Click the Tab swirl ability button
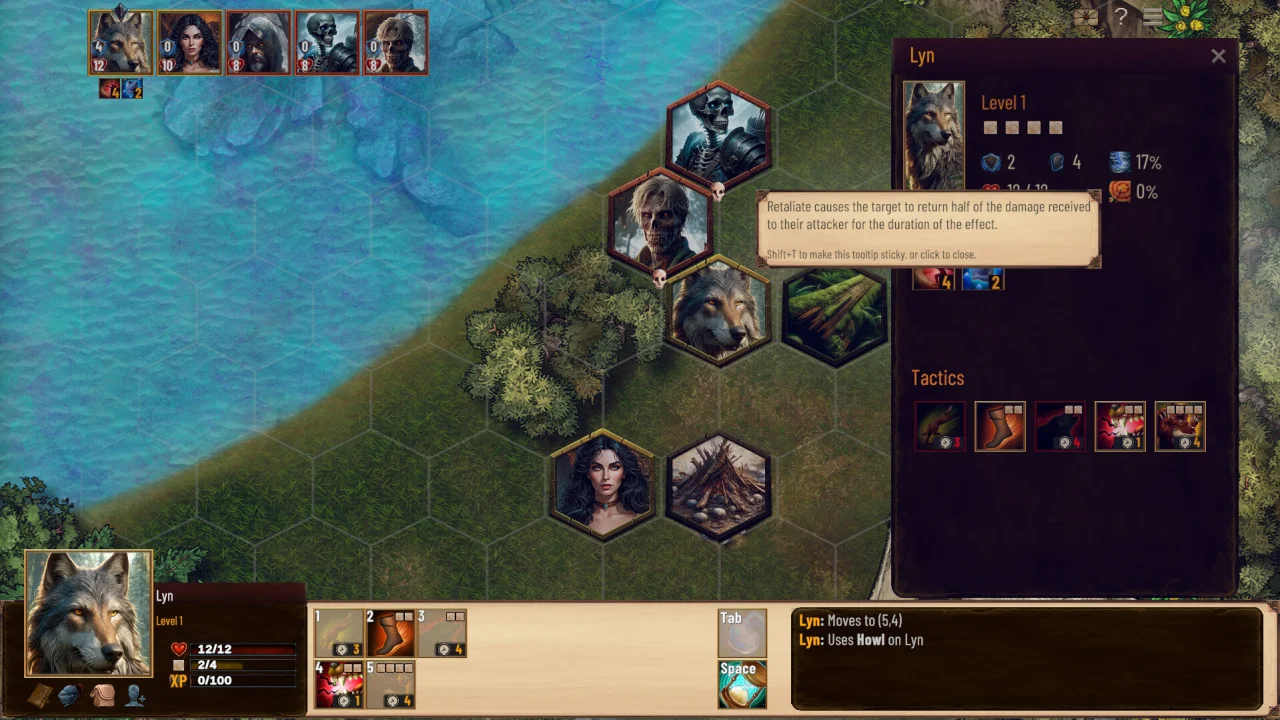Image resolution: width=1280 pixels, height=720 pixels. (x=742, y=634)
